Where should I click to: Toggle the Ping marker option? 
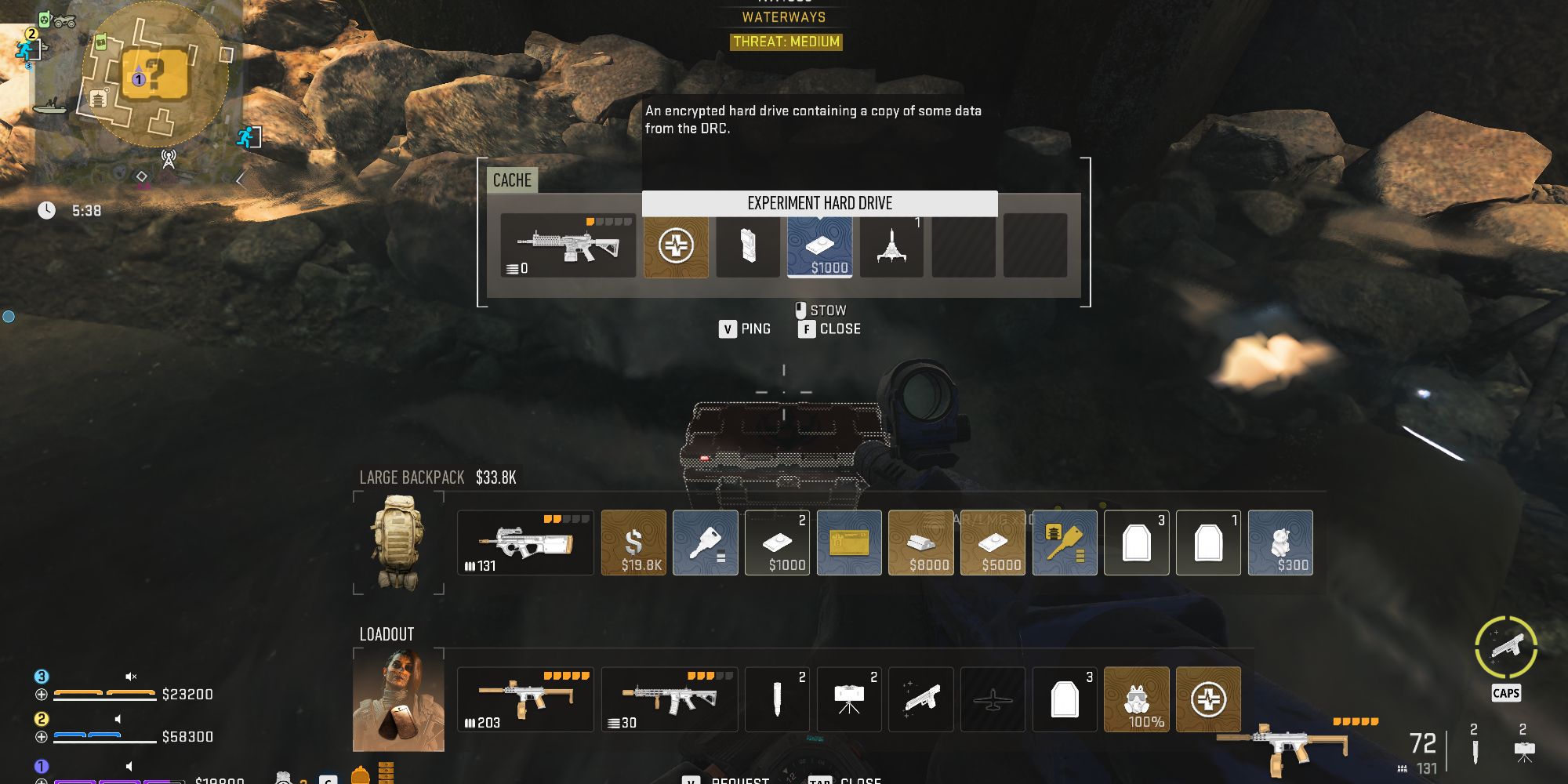click(x=745, y=328)
